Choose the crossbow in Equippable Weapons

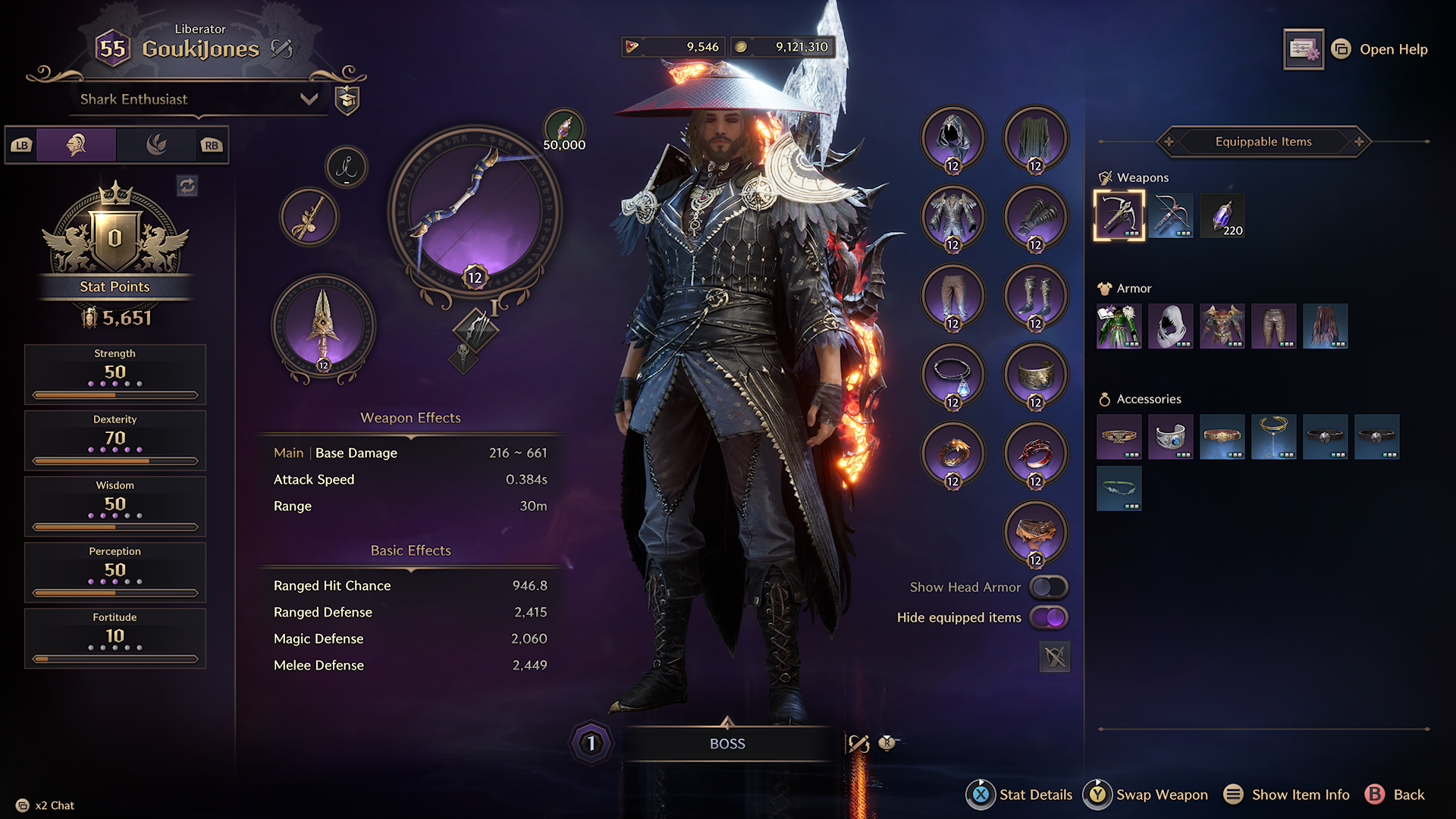click(1171, 215)
